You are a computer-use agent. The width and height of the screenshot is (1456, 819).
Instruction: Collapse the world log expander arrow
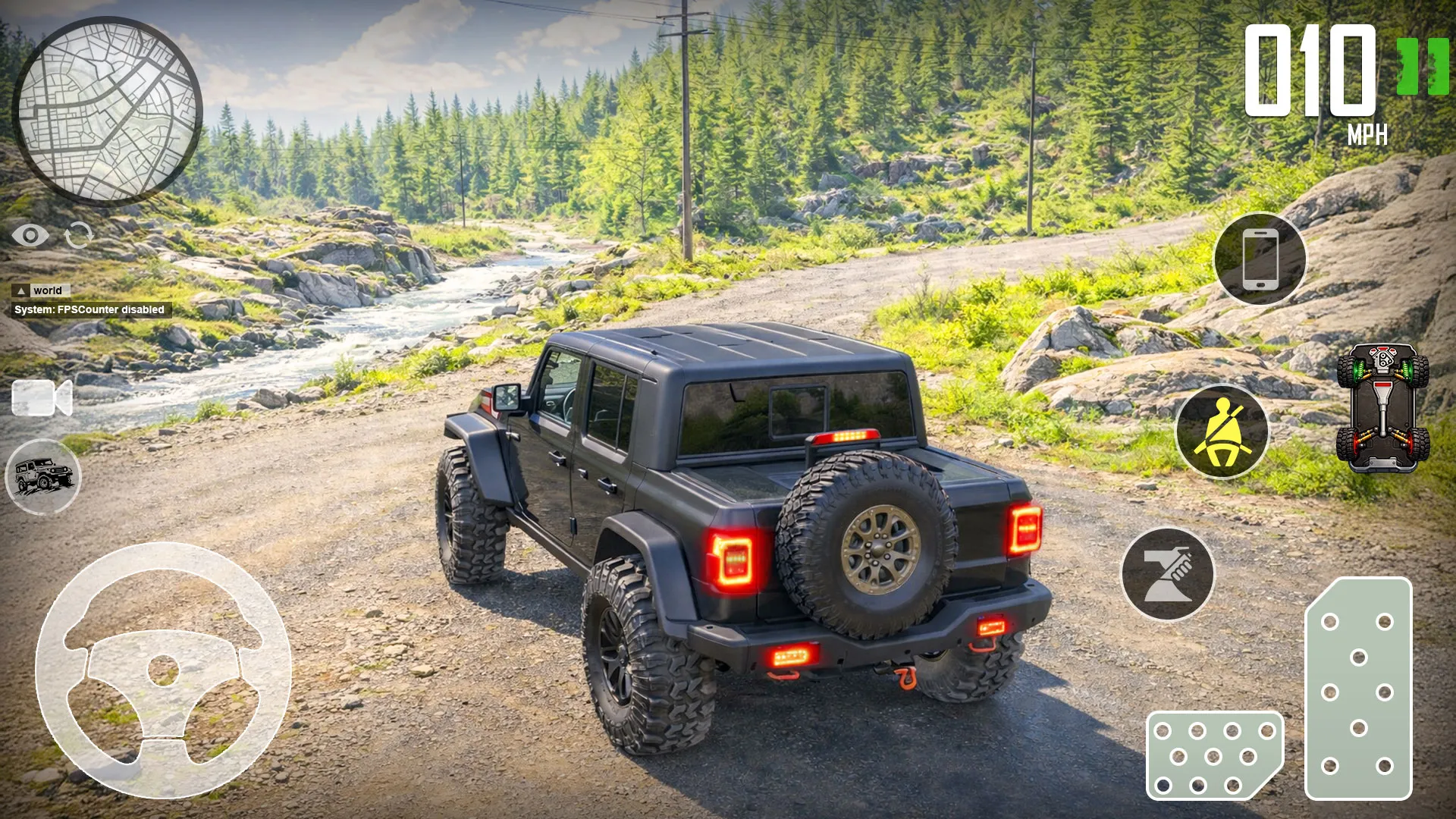(x=21, y=291)
